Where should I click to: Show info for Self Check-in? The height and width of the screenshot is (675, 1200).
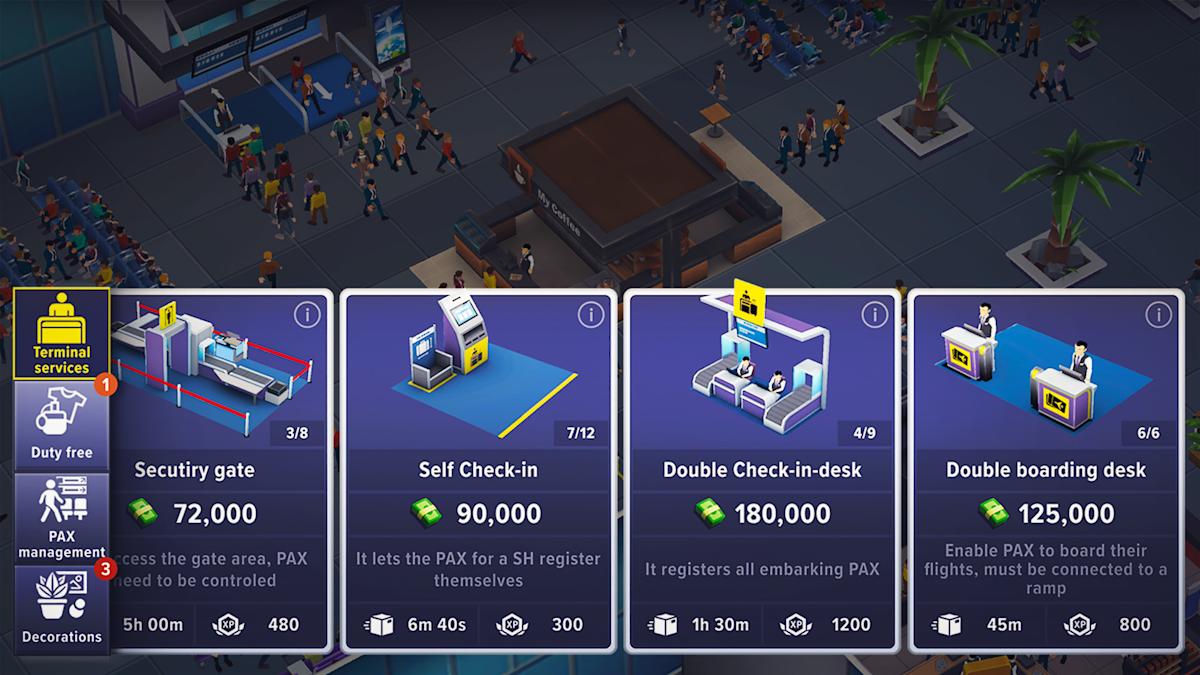pos(591,315)
